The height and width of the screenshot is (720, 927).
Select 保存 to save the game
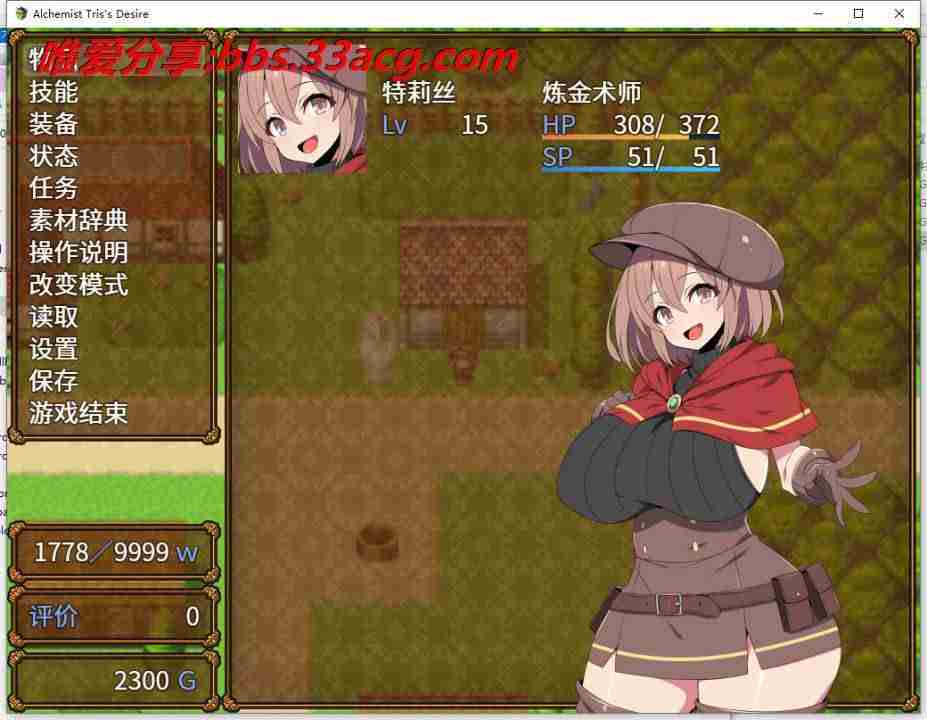pos(54,381)
